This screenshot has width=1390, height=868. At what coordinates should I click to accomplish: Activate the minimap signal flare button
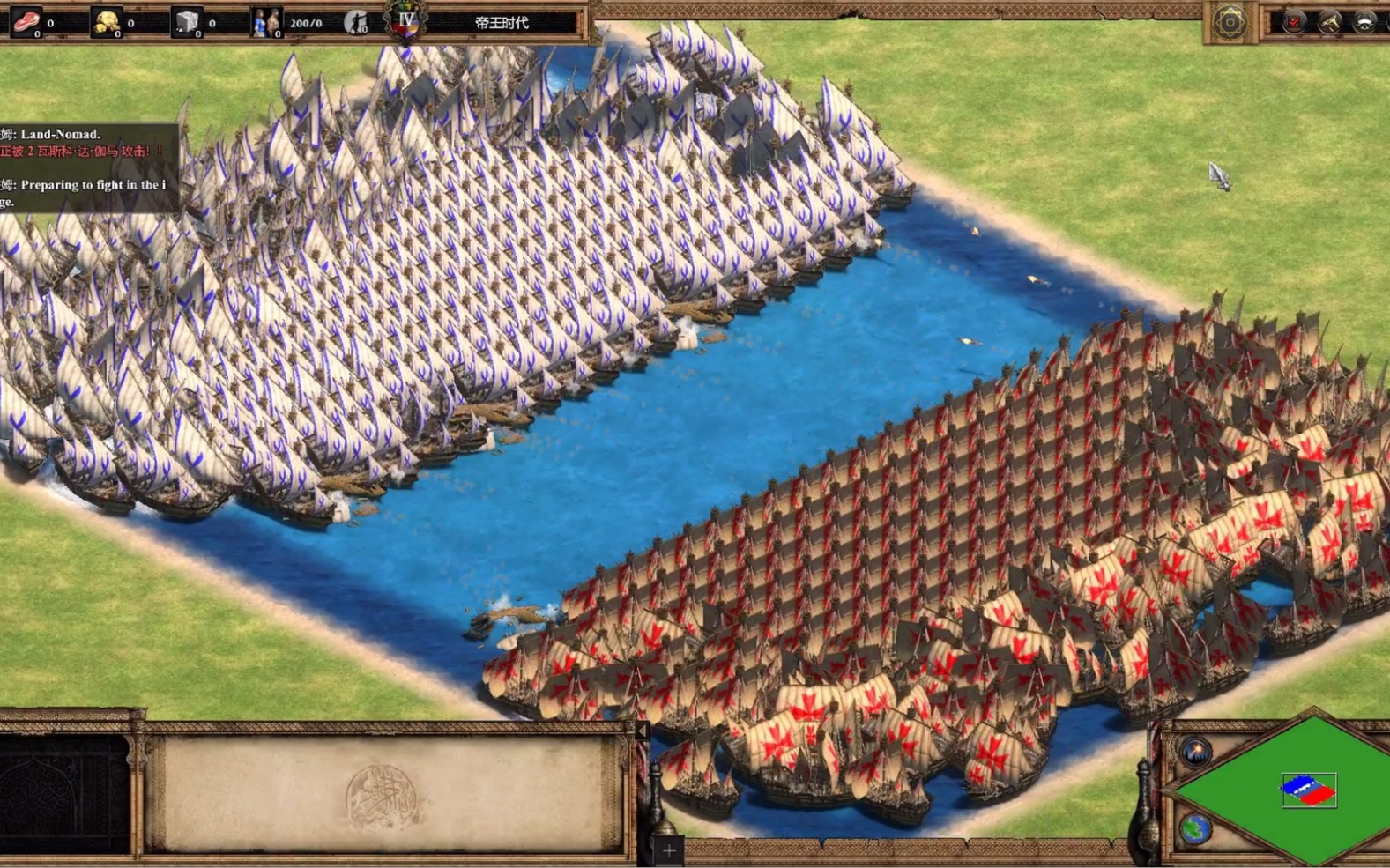pos(1196,752)
